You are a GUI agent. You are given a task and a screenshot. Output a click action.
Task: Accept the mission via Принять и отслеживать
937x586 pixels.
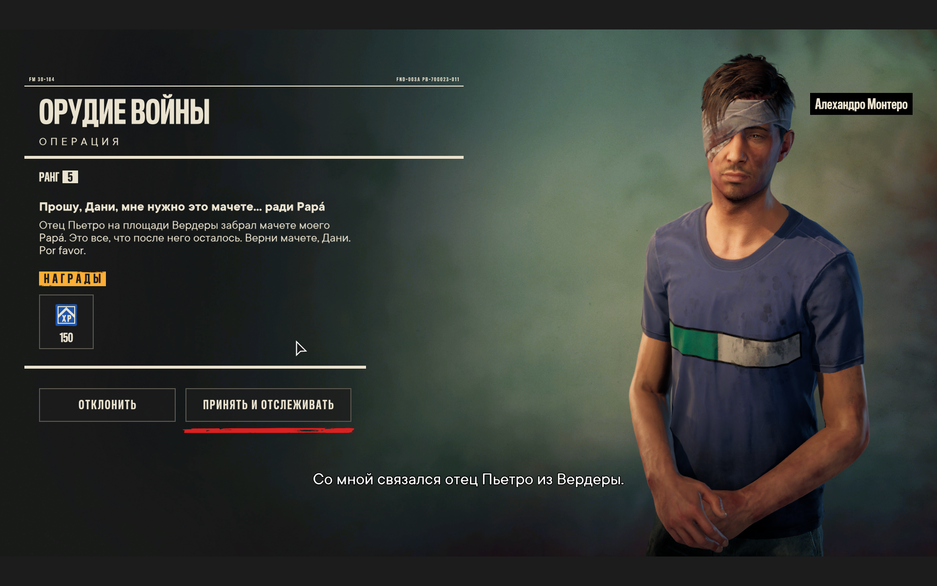coord(268,405)
